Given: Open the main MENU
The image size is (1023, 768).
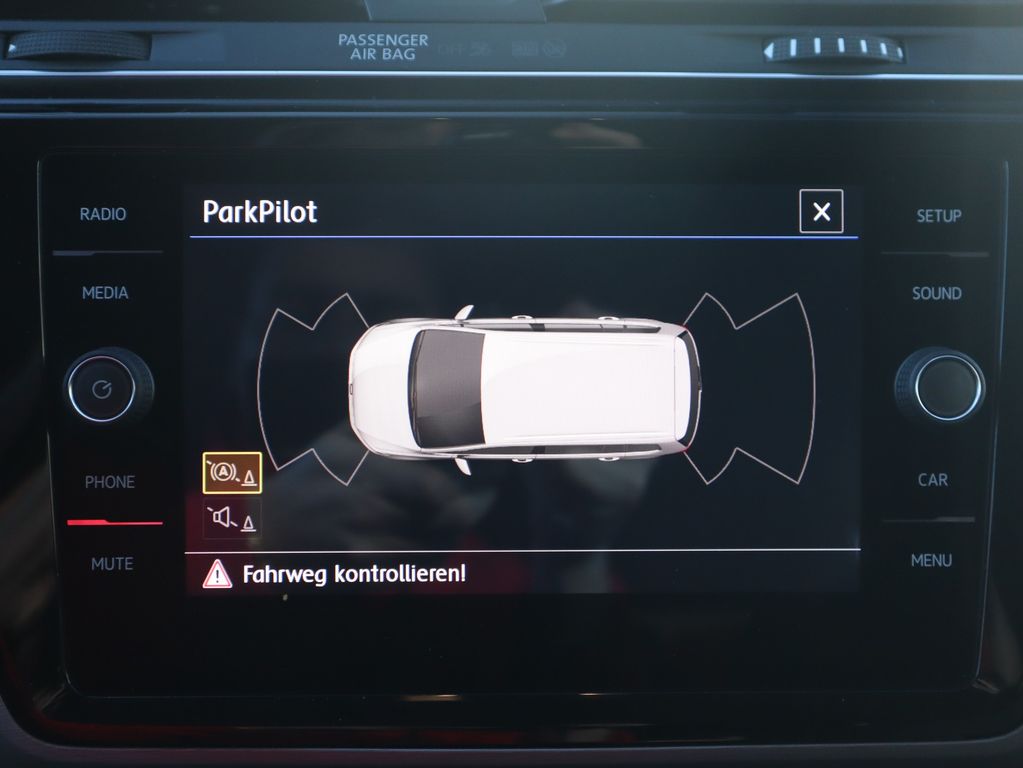Looking at the screenshot, I should click(931, 561).
